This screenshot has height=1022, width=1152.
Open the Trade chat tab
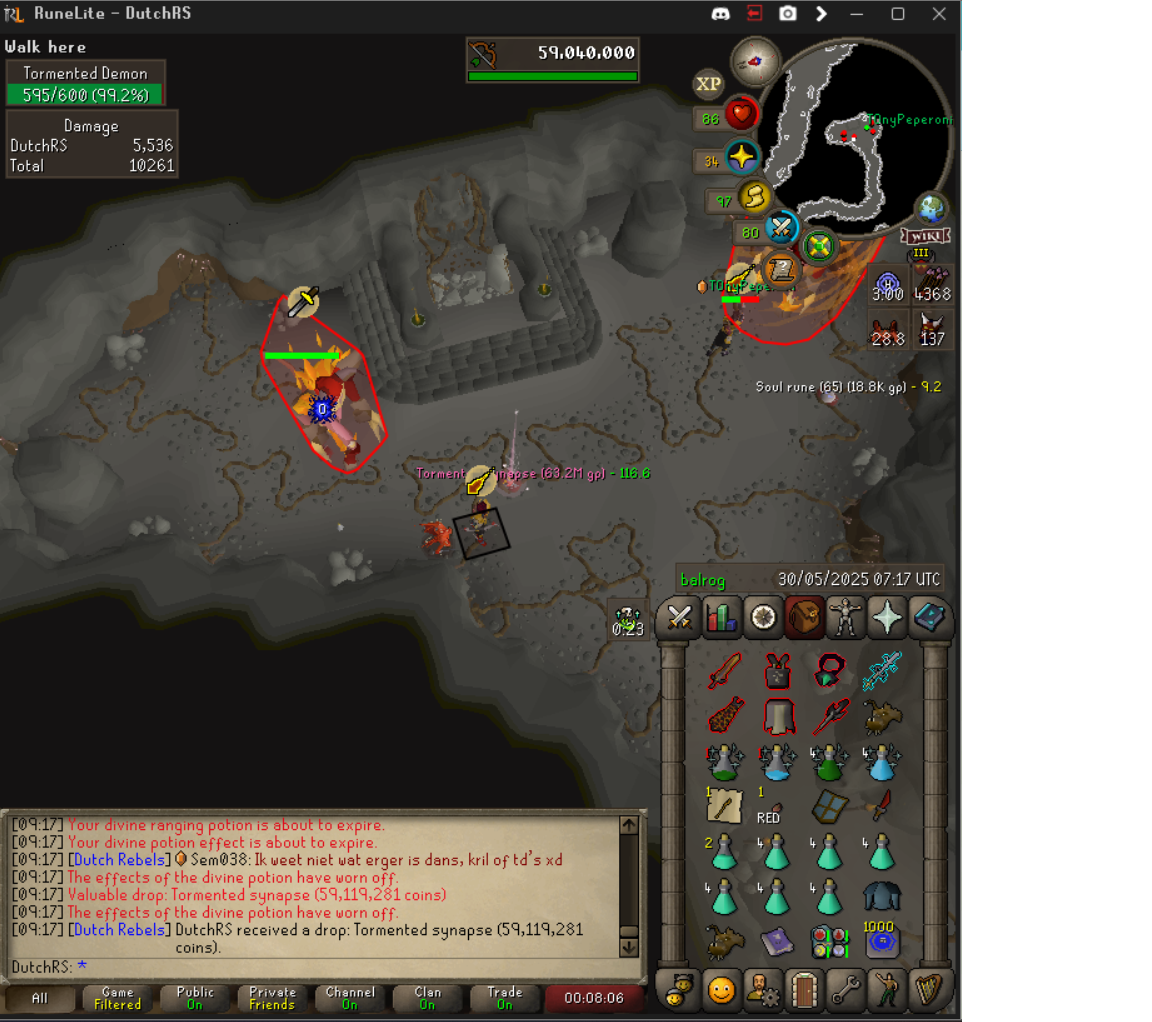(x=504, y=998)
